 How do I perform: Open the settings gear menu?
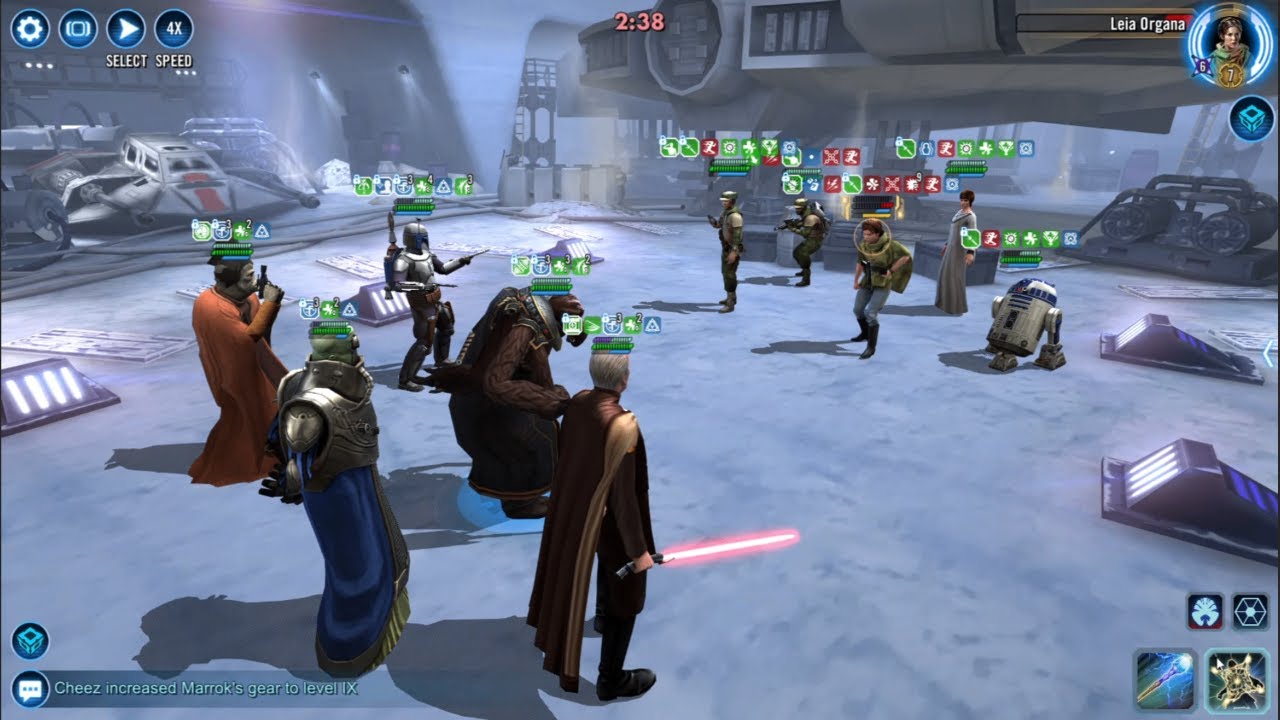[x=29, y=29]
